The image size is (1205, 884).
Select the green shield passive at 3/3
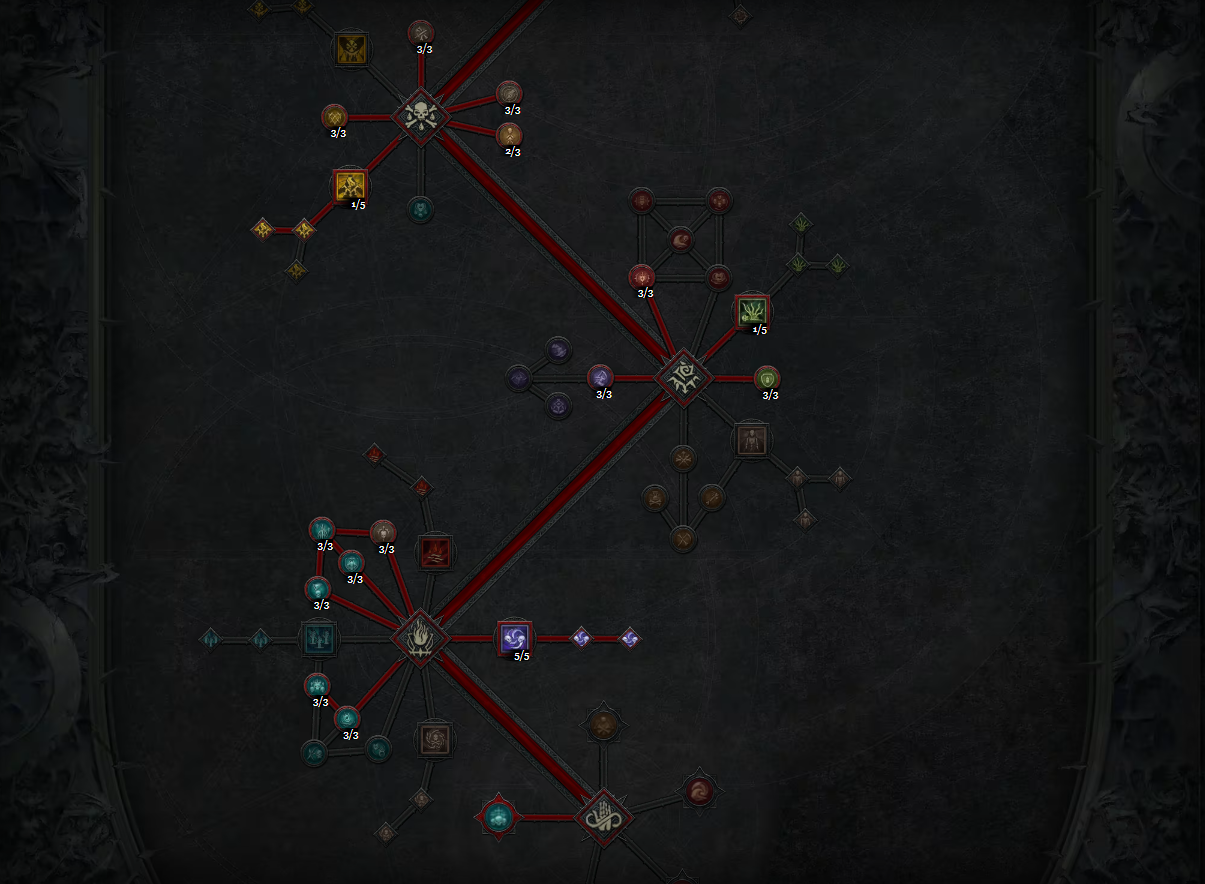[x=767, y=378]
